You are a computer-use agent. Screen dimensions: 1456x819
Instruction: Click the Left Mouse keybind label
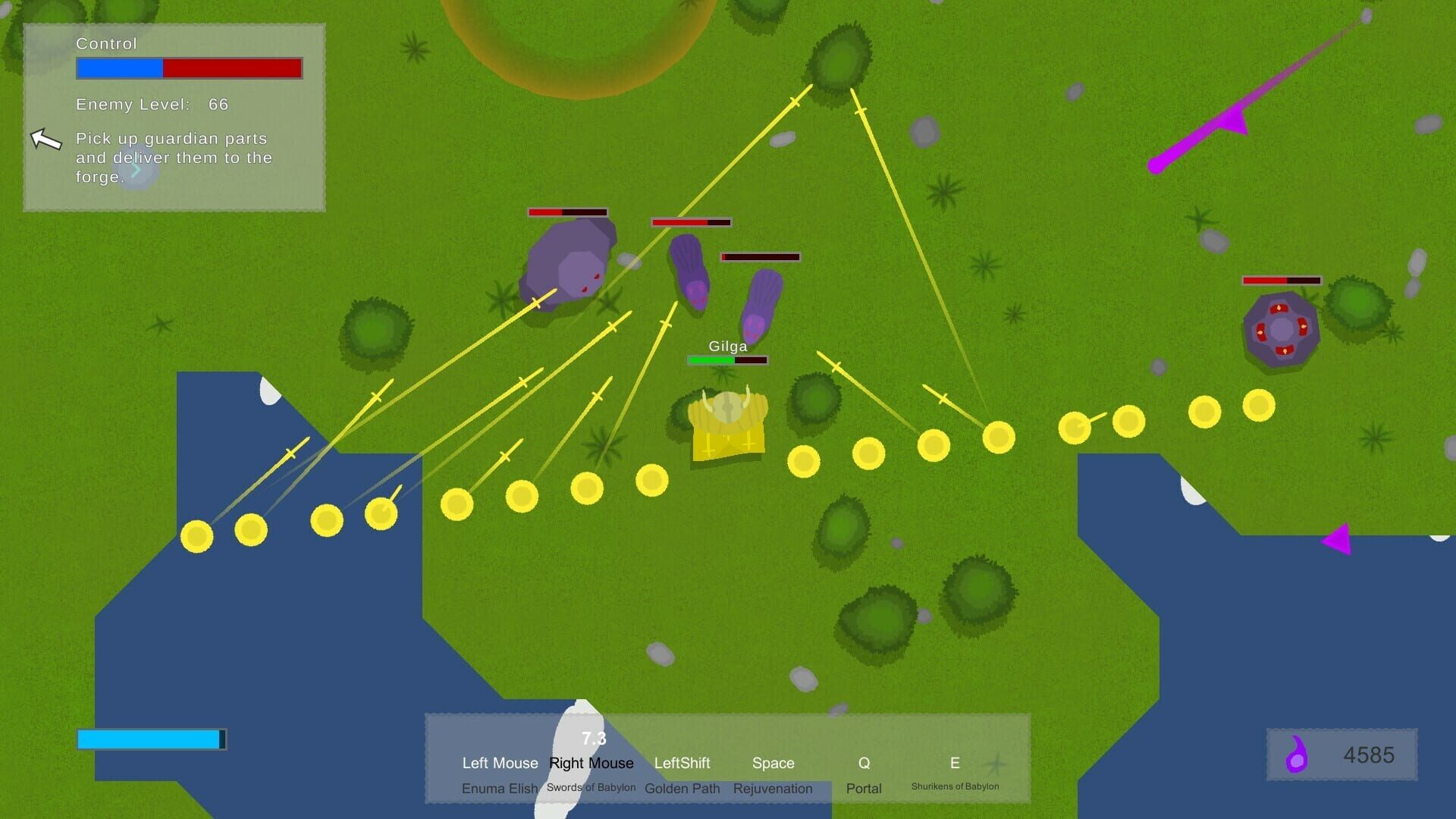click(500, 763)
